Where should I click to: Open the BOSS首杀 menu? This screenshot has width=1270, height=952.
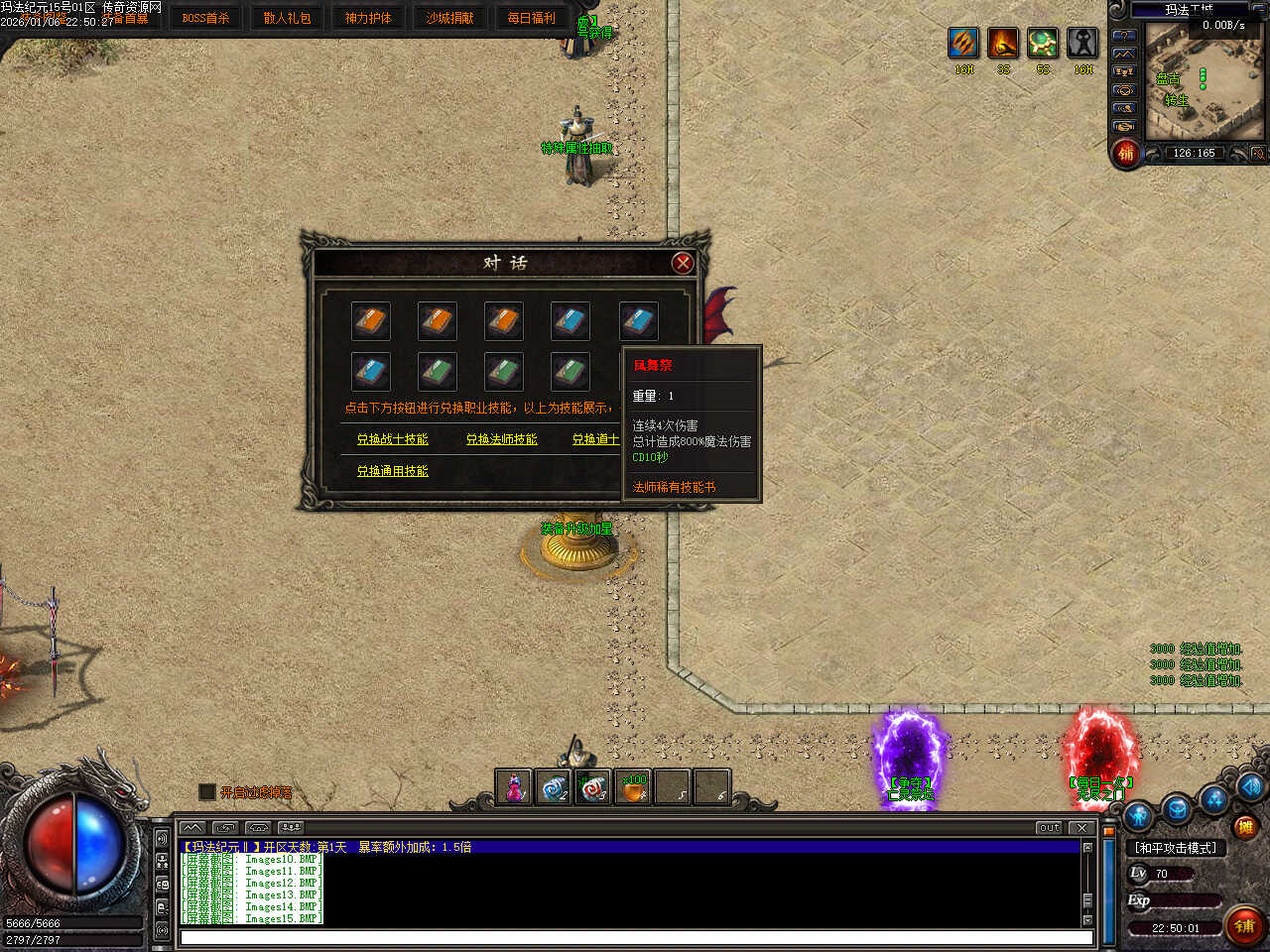205,18
